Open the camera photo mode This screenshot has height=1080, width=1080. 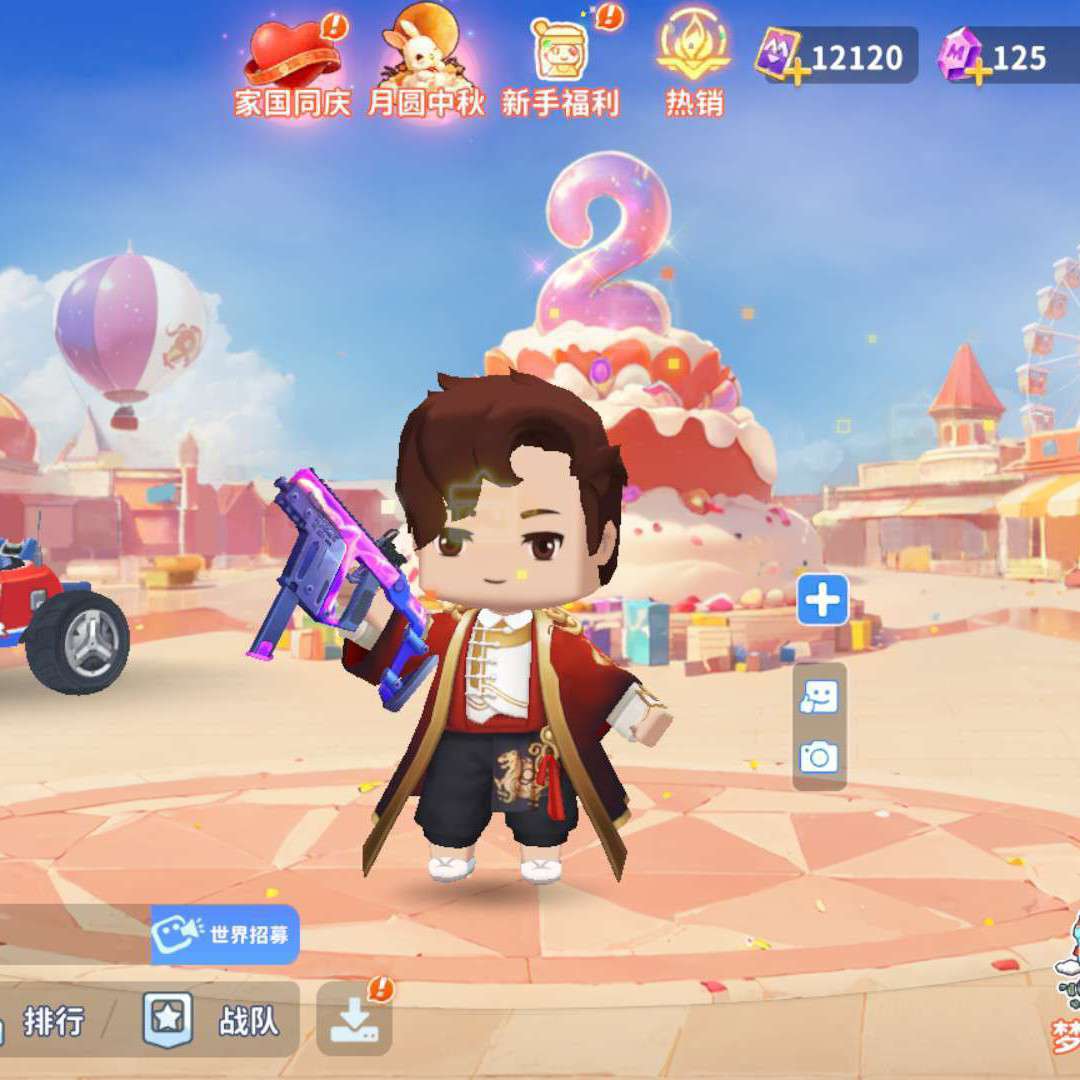coord(819,757)
